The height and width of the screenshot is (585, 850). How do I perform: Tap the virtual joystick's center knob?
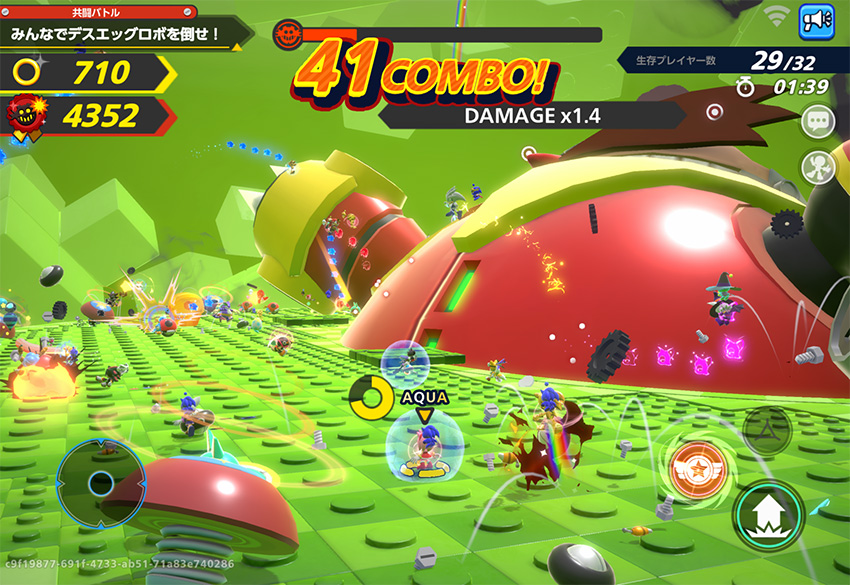coord(101,485)
